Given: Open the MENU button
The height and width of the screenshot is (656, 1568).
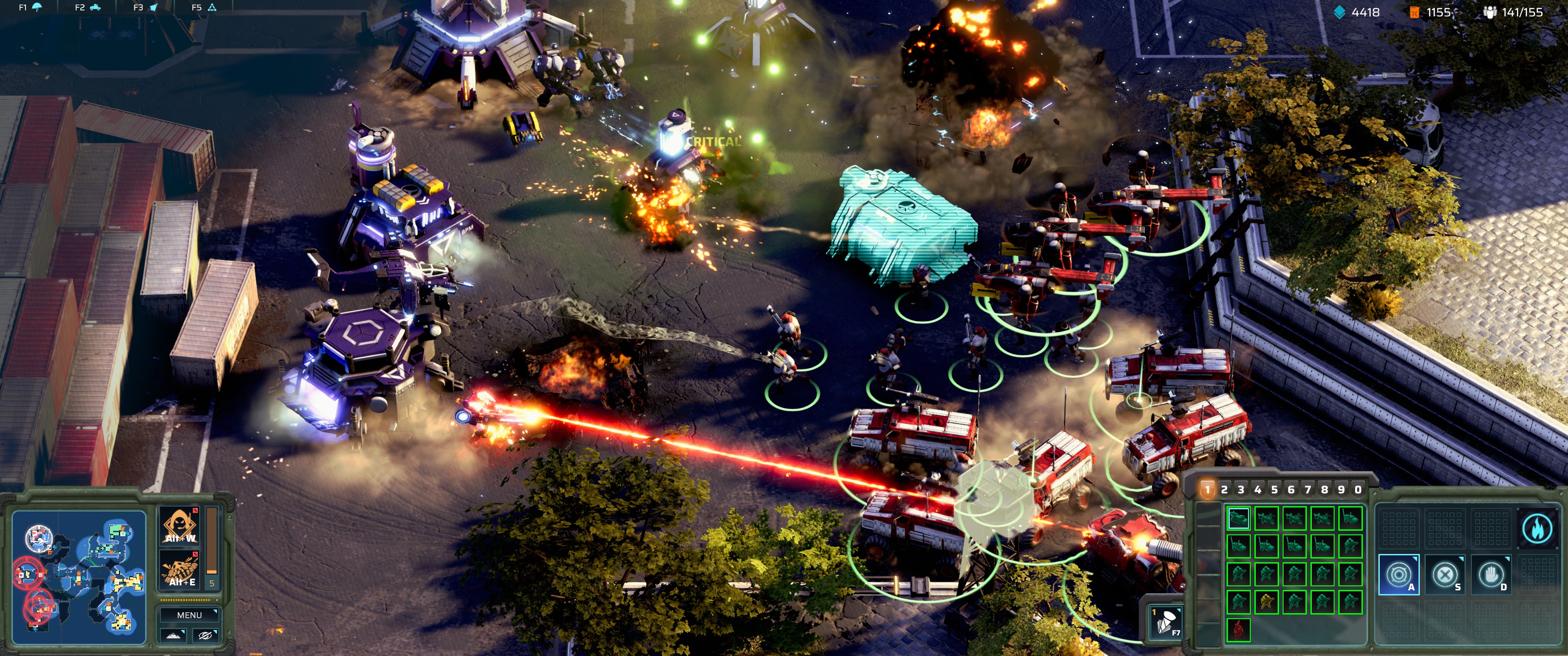Looking at the screenshot, I should click(189, 615).
